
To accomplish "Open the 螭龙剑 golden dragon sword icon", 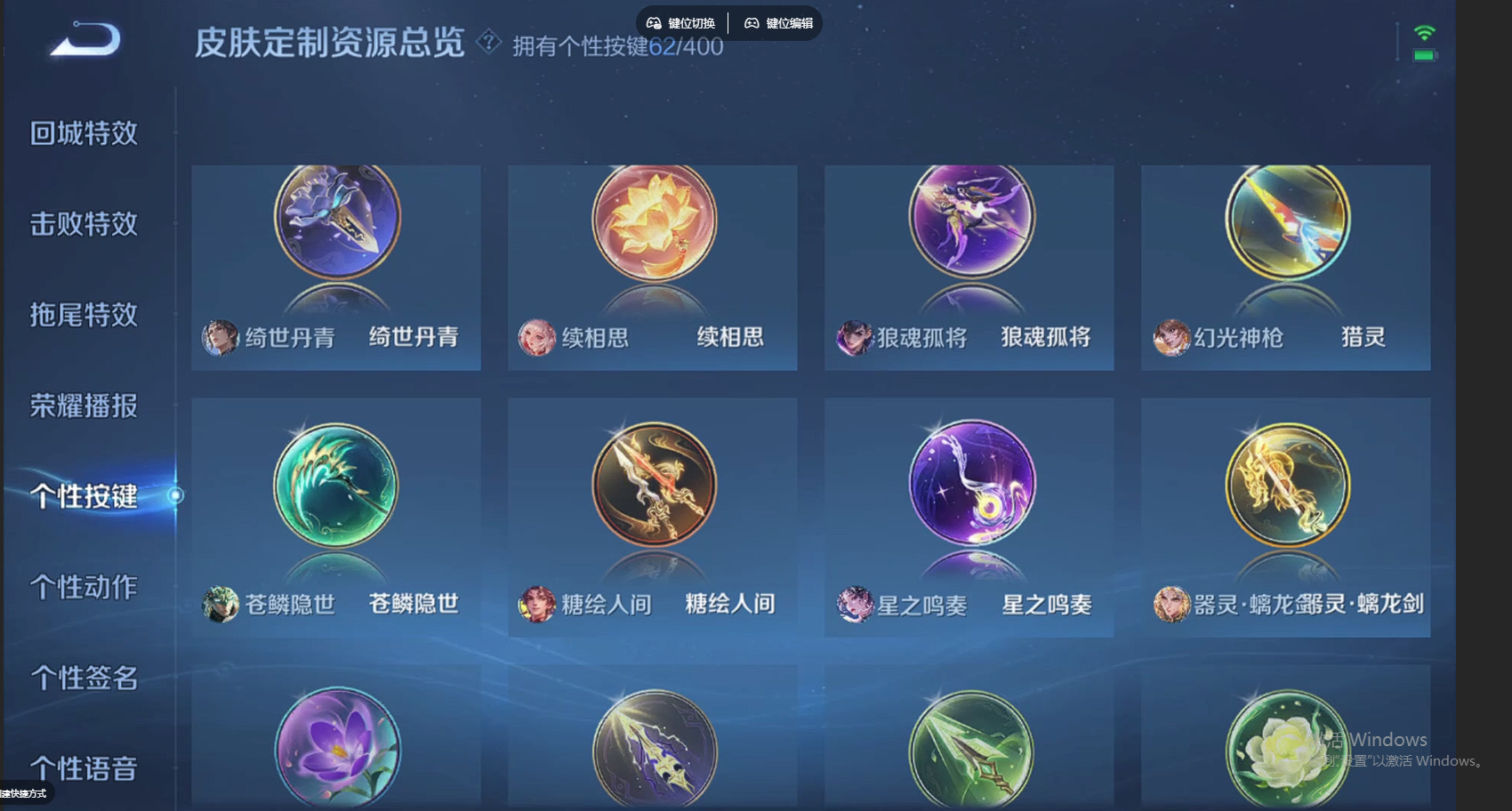I will 1286,486.
